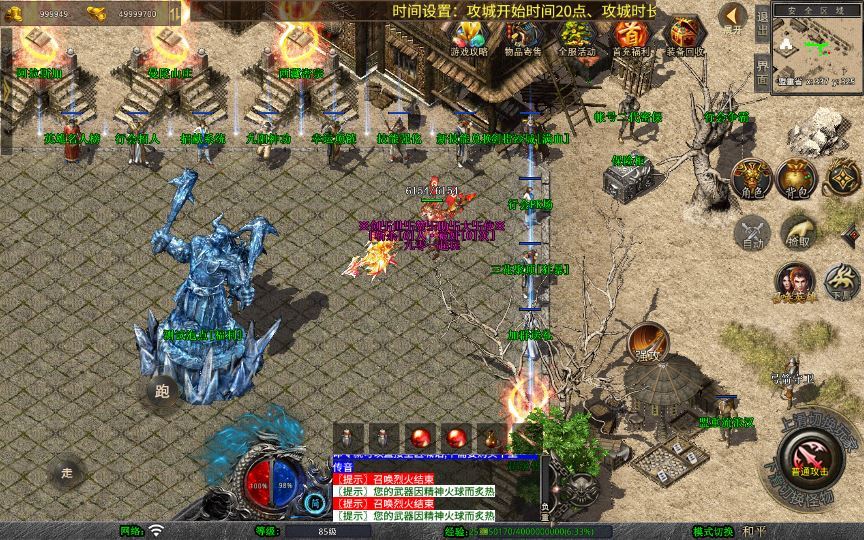Open the 游戏攻略 game guide icon
The height and width of the screenshot is (540, 864).
[x=469, y=37]
